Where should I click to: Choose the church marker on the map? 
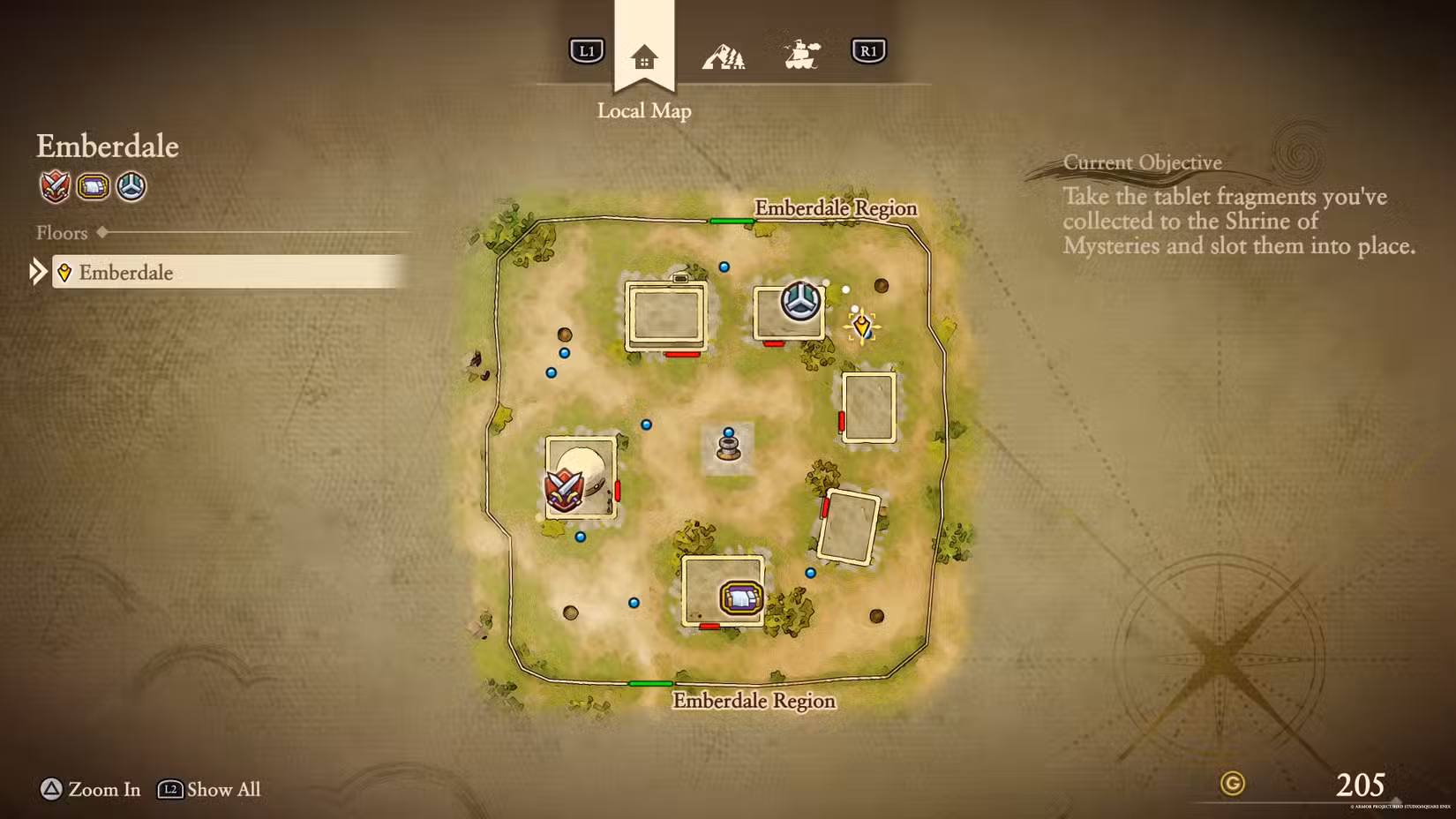click(x=800, y=302)
